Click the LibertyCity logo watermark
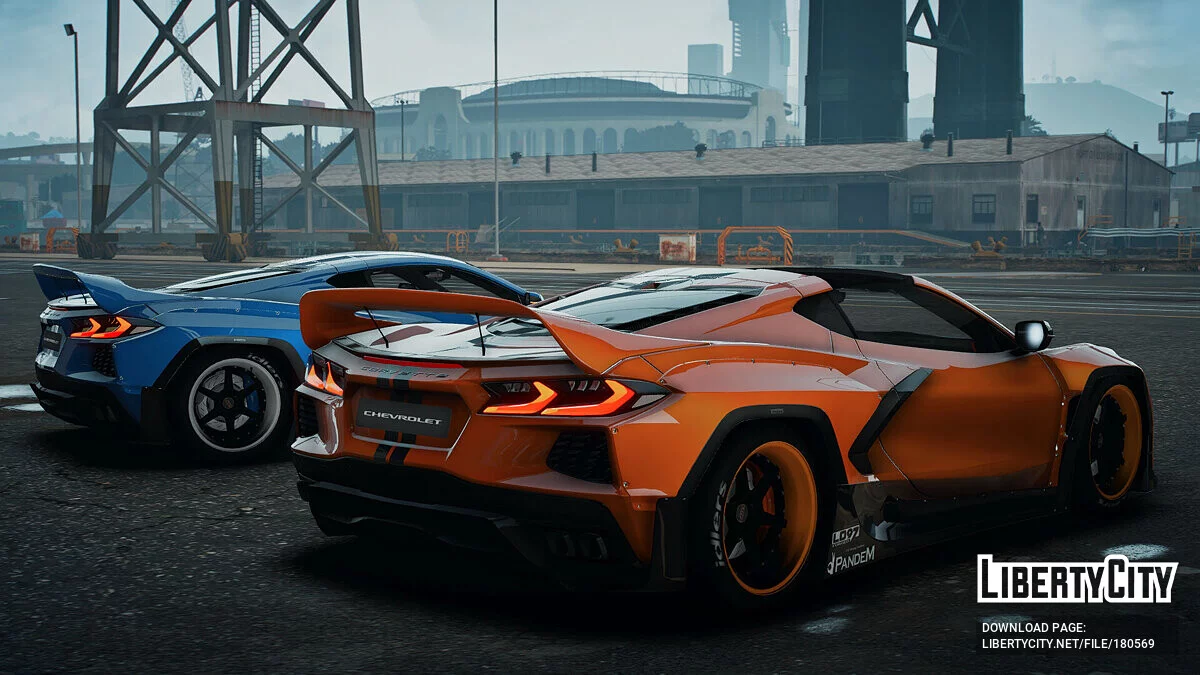Screen dimensions: 1200x675 click(1077, 579)
